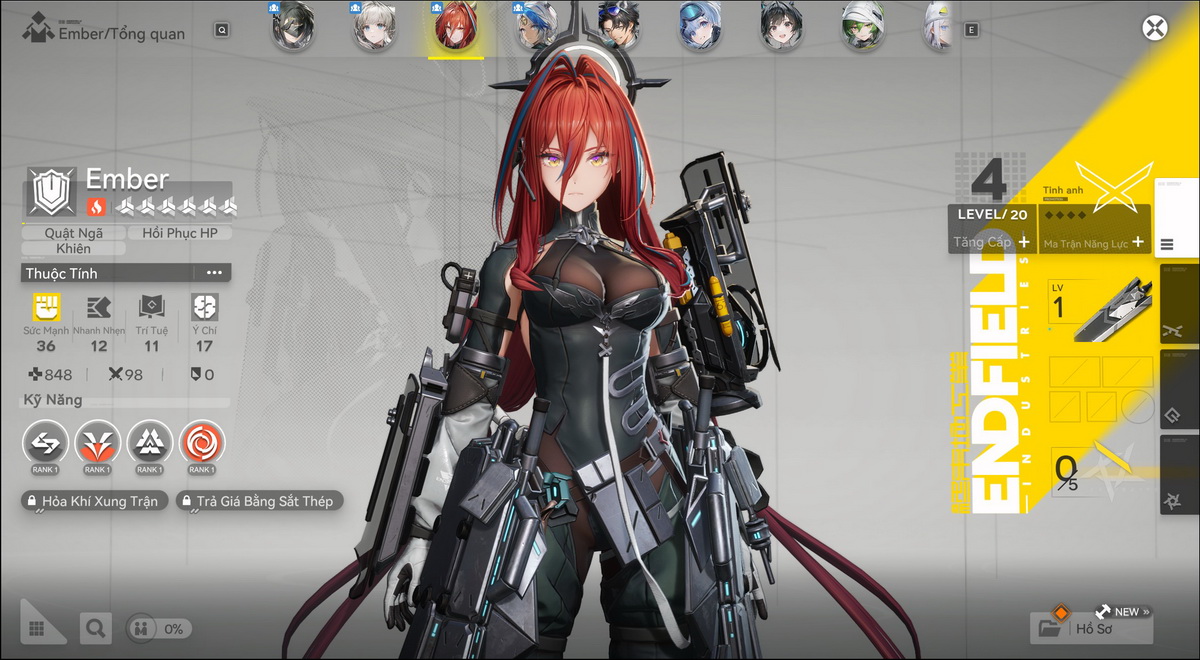View the locked Trả Giá Bằng Sắt Thép talent
Screen dimensions: 1200x660
pyautogui.click(x=259, y=501)
